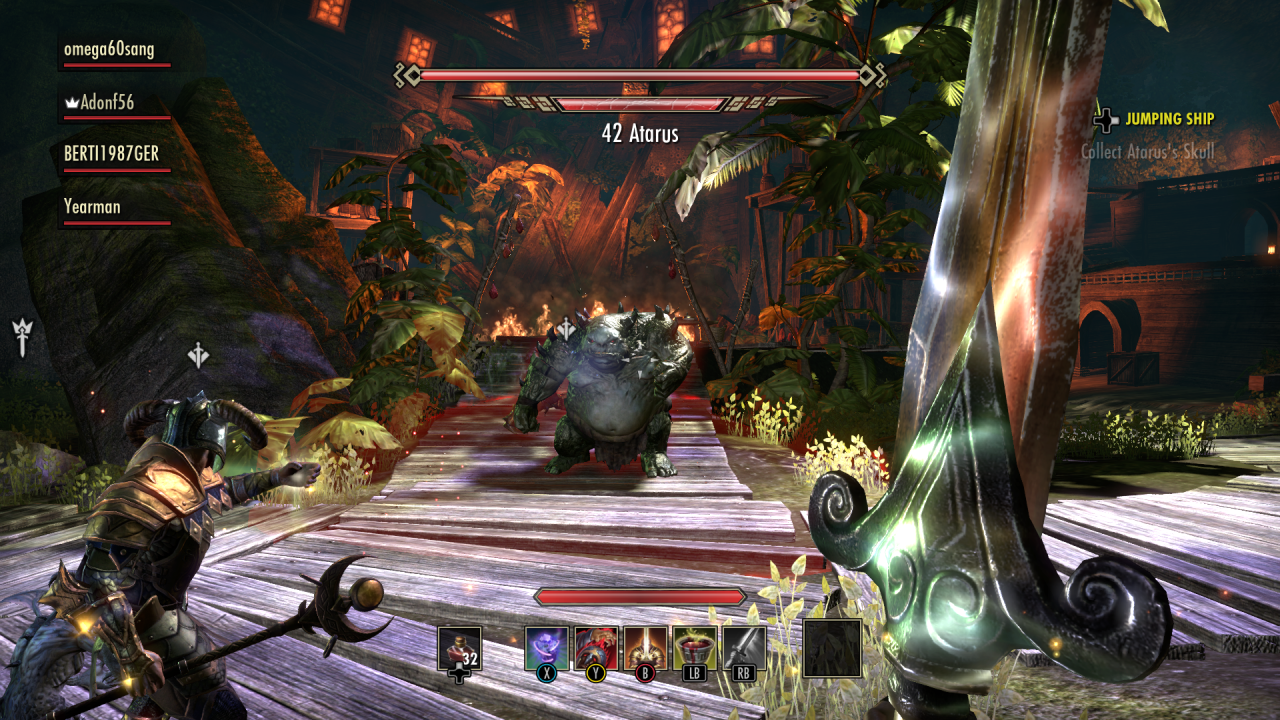Cast the golden armor sword ability
This screenshot has height=720, width=1280.
[x=645, y=648]
